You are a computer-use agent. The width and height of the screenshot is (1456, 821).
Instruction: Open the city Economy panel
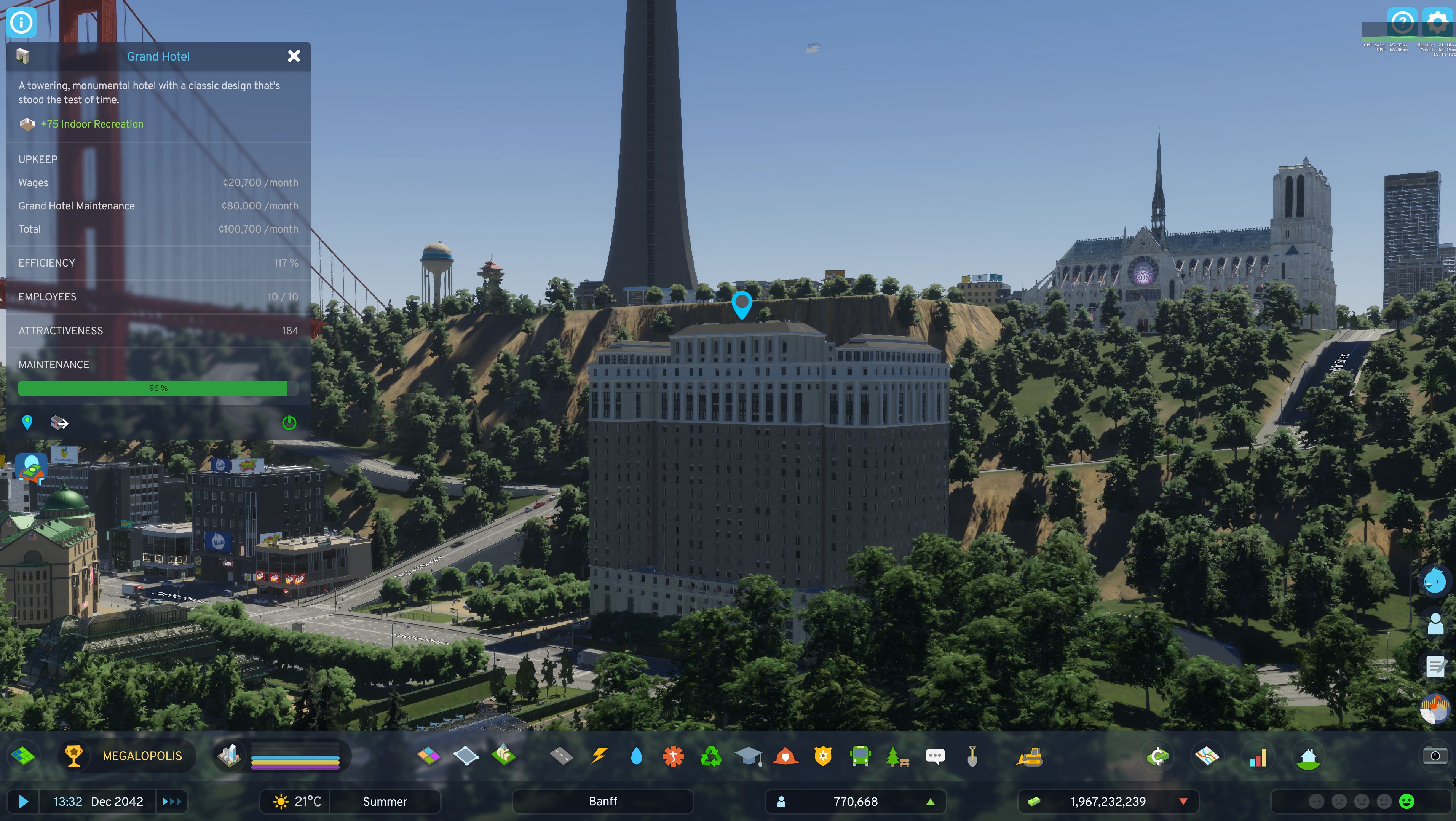click(1157, 756)
